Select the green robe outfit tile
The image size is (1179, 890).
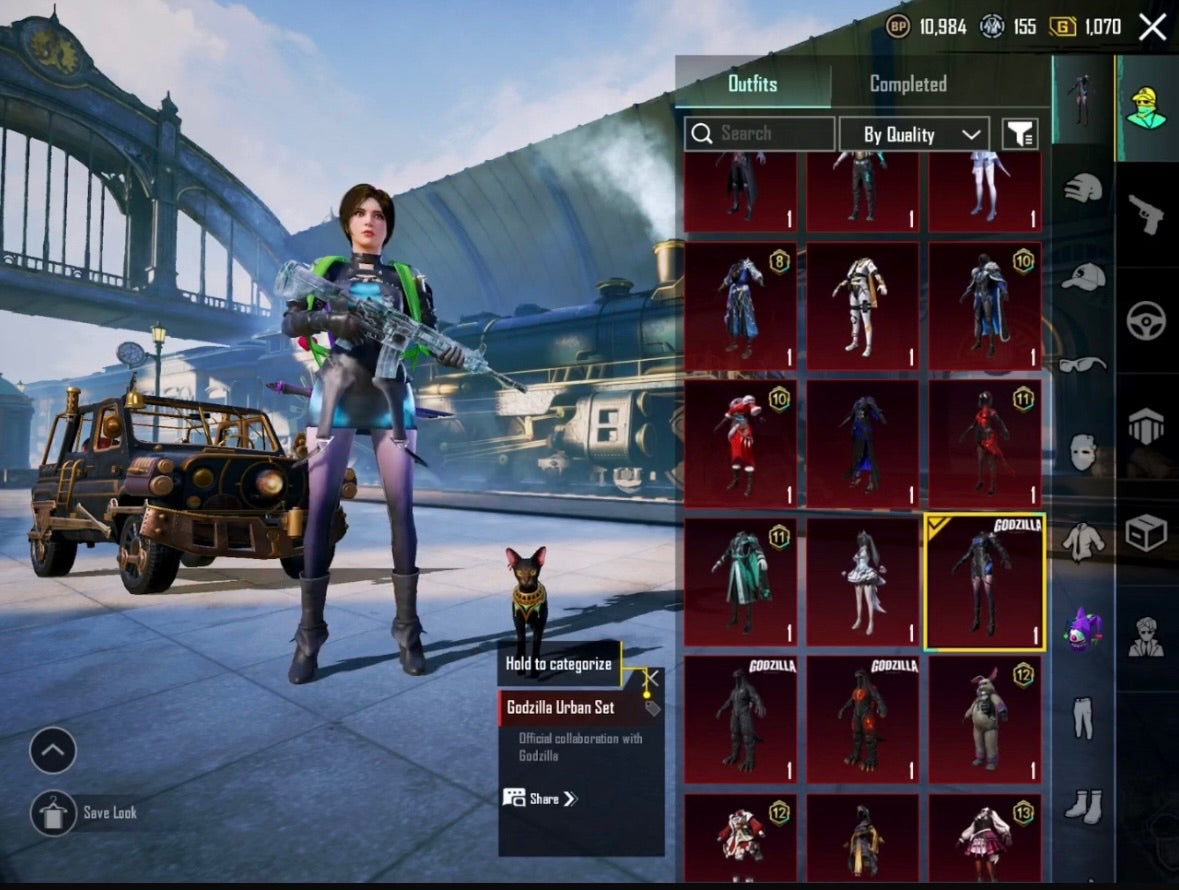[x=740, y=582]
